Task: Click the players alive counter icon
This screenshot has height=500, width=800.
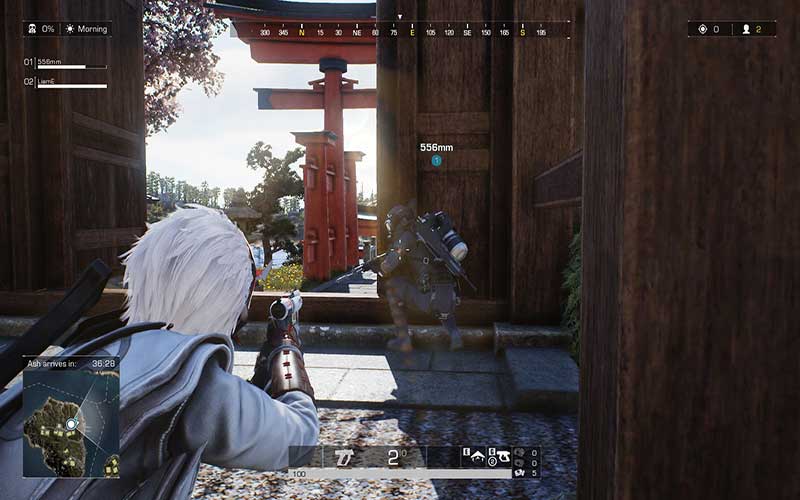Action: [745, 29]
